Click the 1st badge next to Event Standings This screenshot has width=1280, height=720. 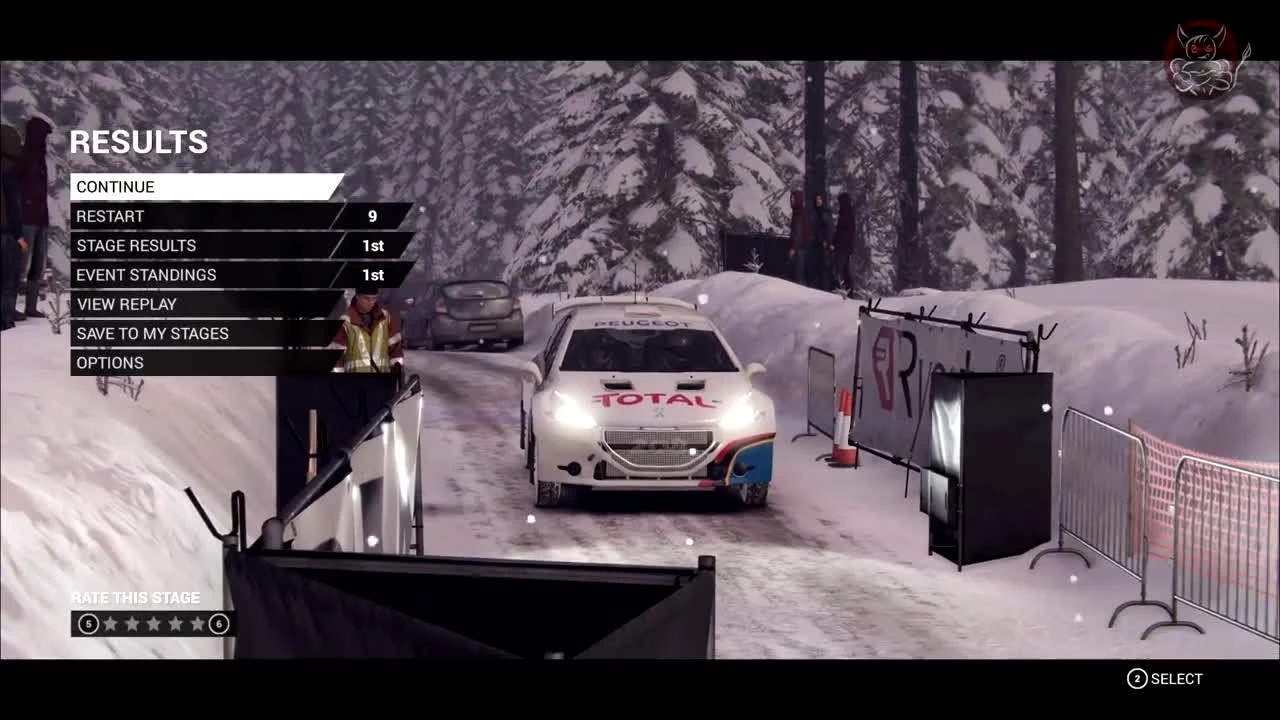372,275
